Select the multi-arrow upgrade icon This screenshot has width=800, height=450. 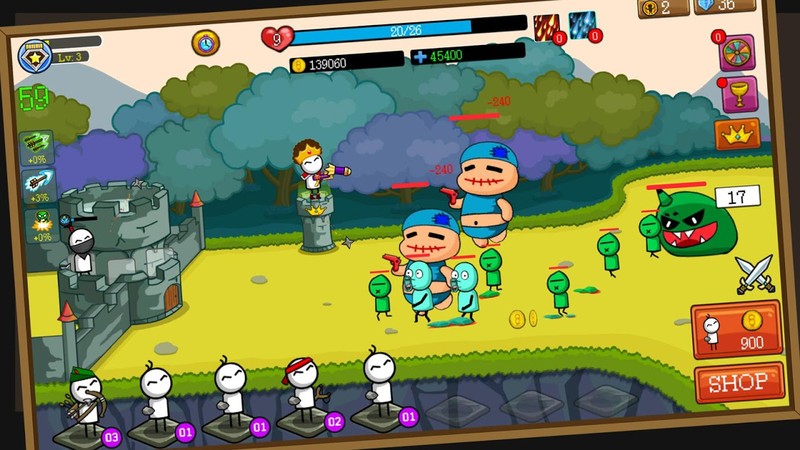click(x=39, y=147)
